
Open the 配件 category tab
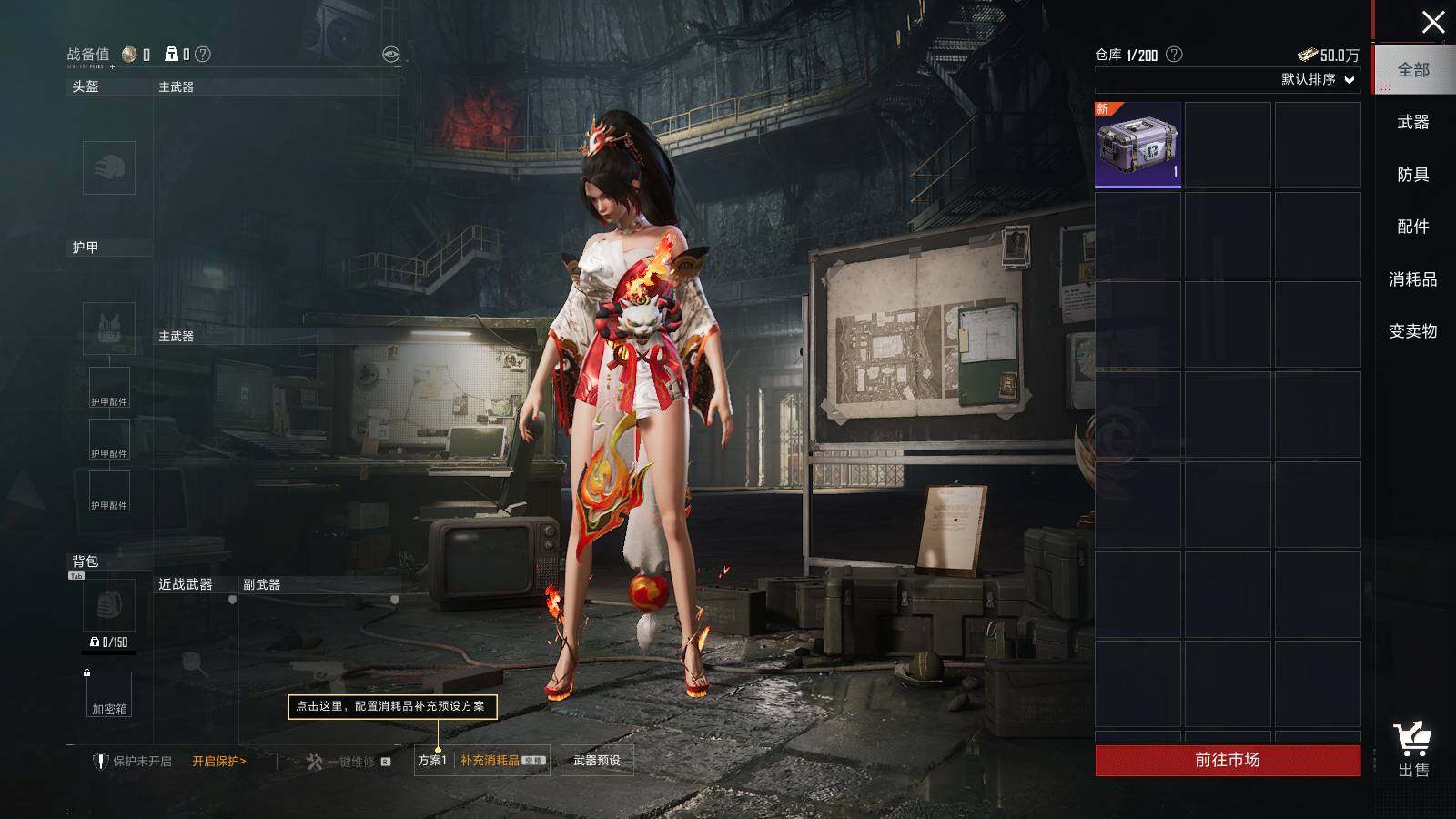click(x=1412, y=227)
